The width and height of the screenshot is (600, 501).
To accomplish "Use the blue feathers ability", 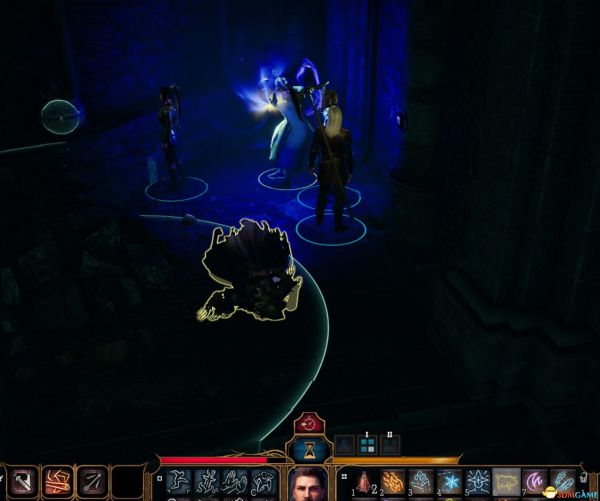I will coord(563,483).
